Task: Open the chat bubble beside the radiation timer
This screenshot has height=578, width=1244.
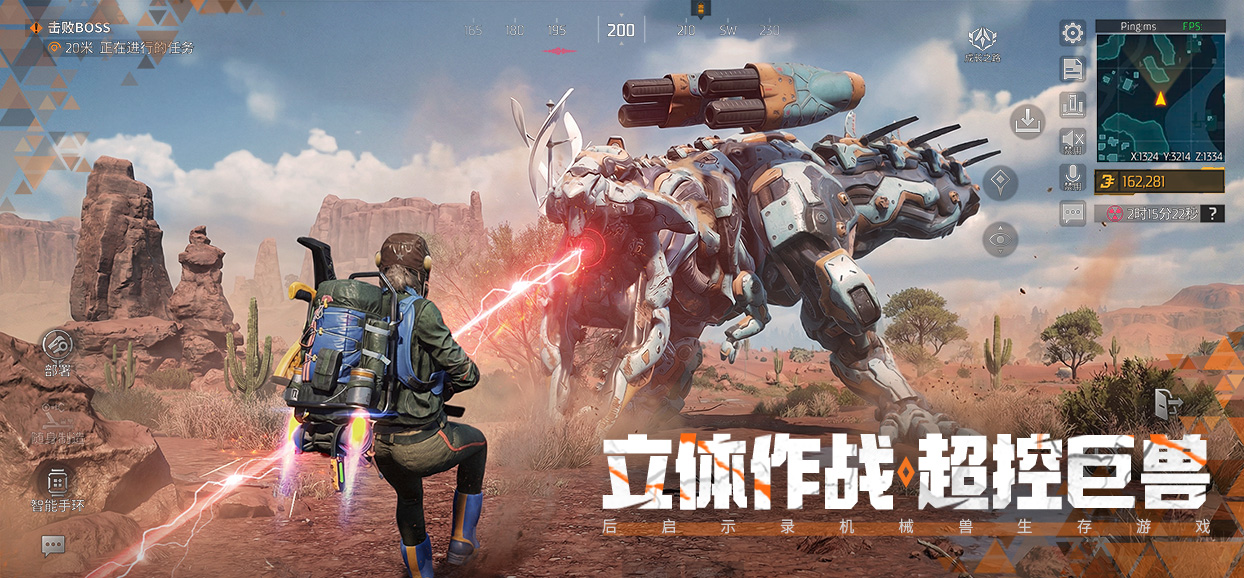Action: coord(1073,213)
